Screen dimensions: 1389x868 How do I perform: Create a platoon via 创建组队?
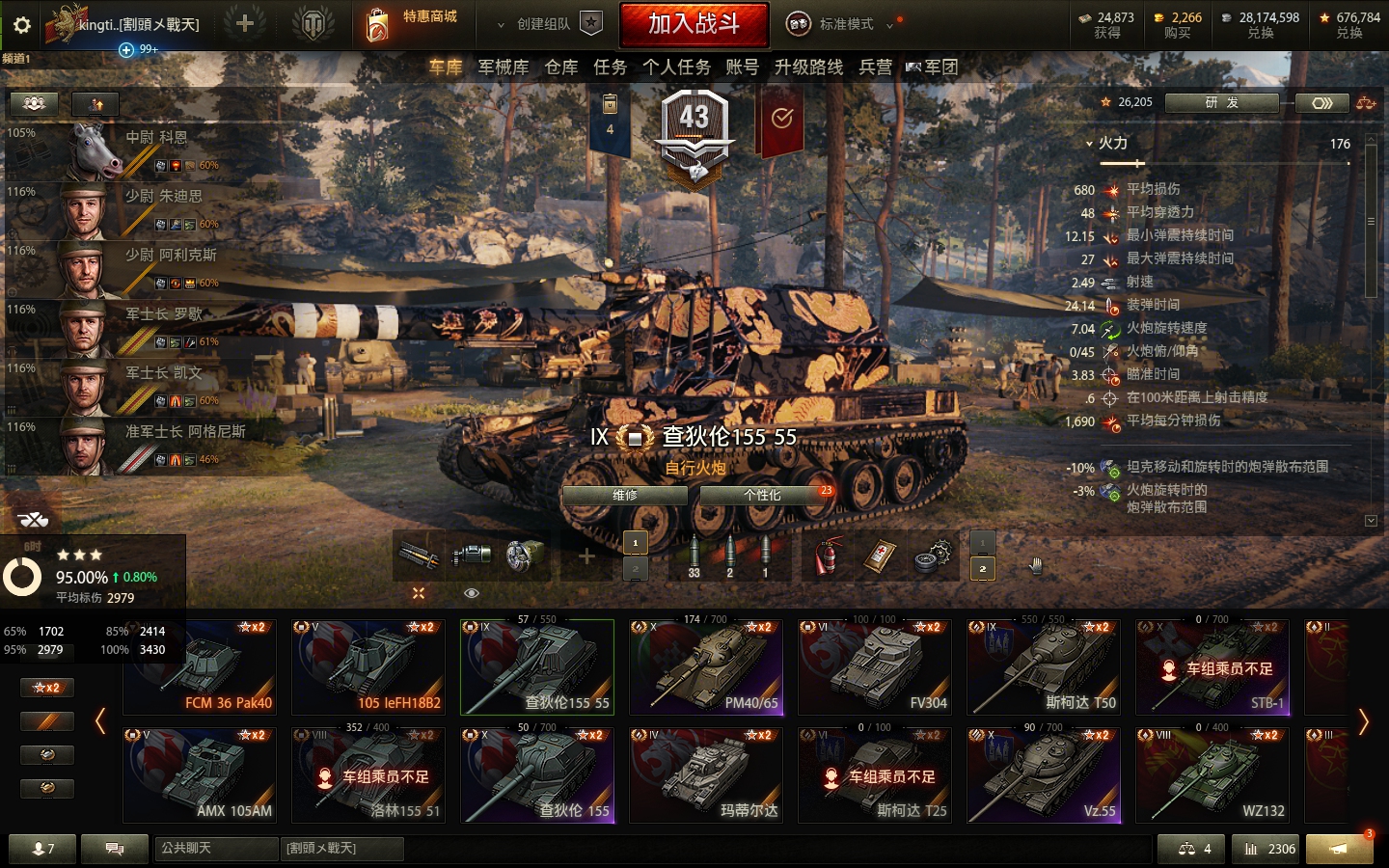(543, 24)
